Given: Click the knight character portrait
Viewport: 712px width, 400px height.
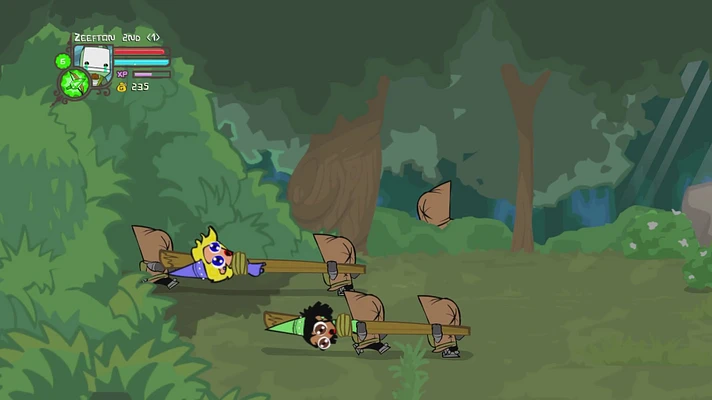Looking at the screenshot, I should (x=93, y=58).
